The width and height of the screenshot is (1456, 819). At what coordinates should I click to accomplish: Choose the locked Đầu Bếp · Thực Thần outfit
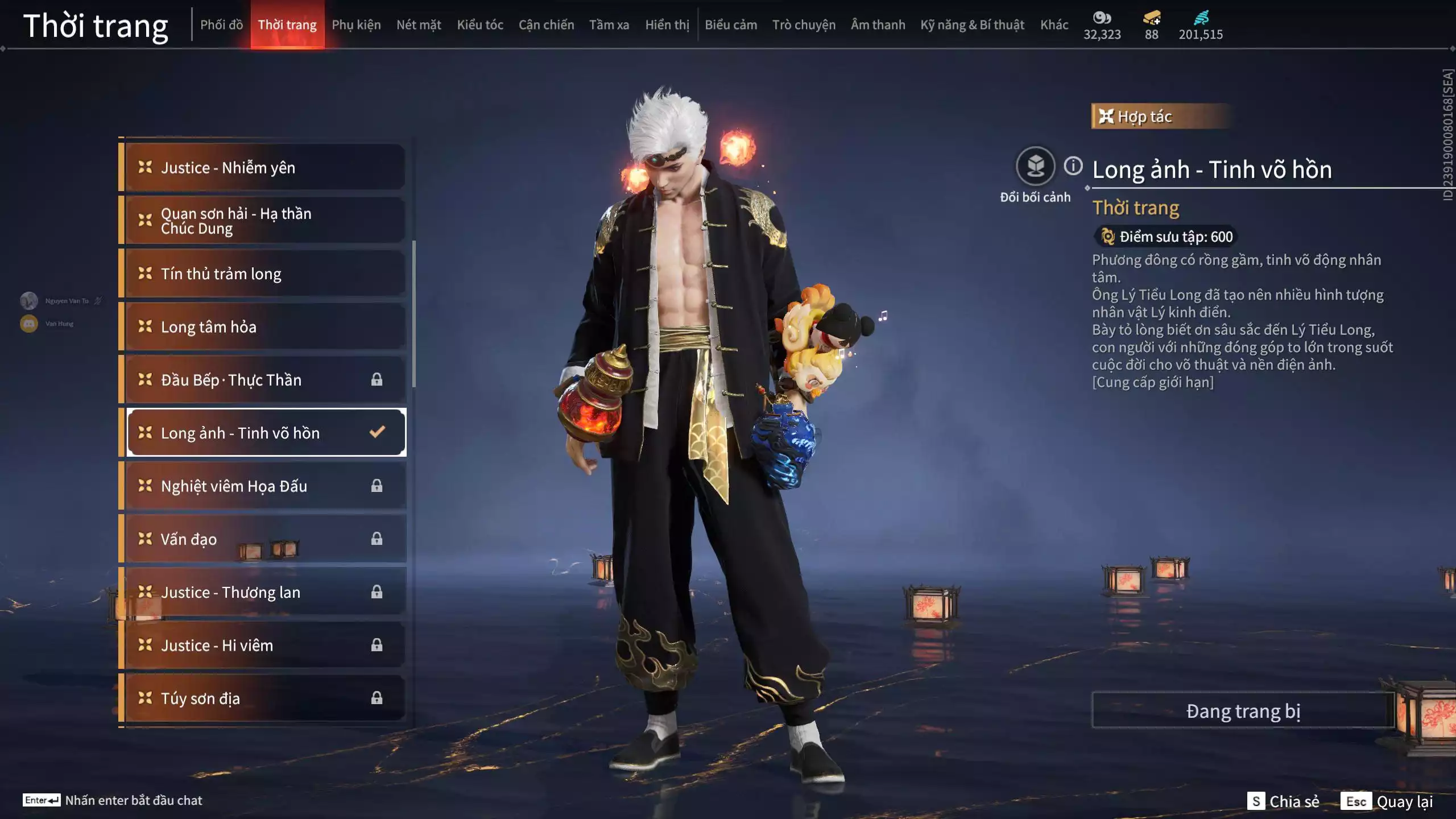265,380
